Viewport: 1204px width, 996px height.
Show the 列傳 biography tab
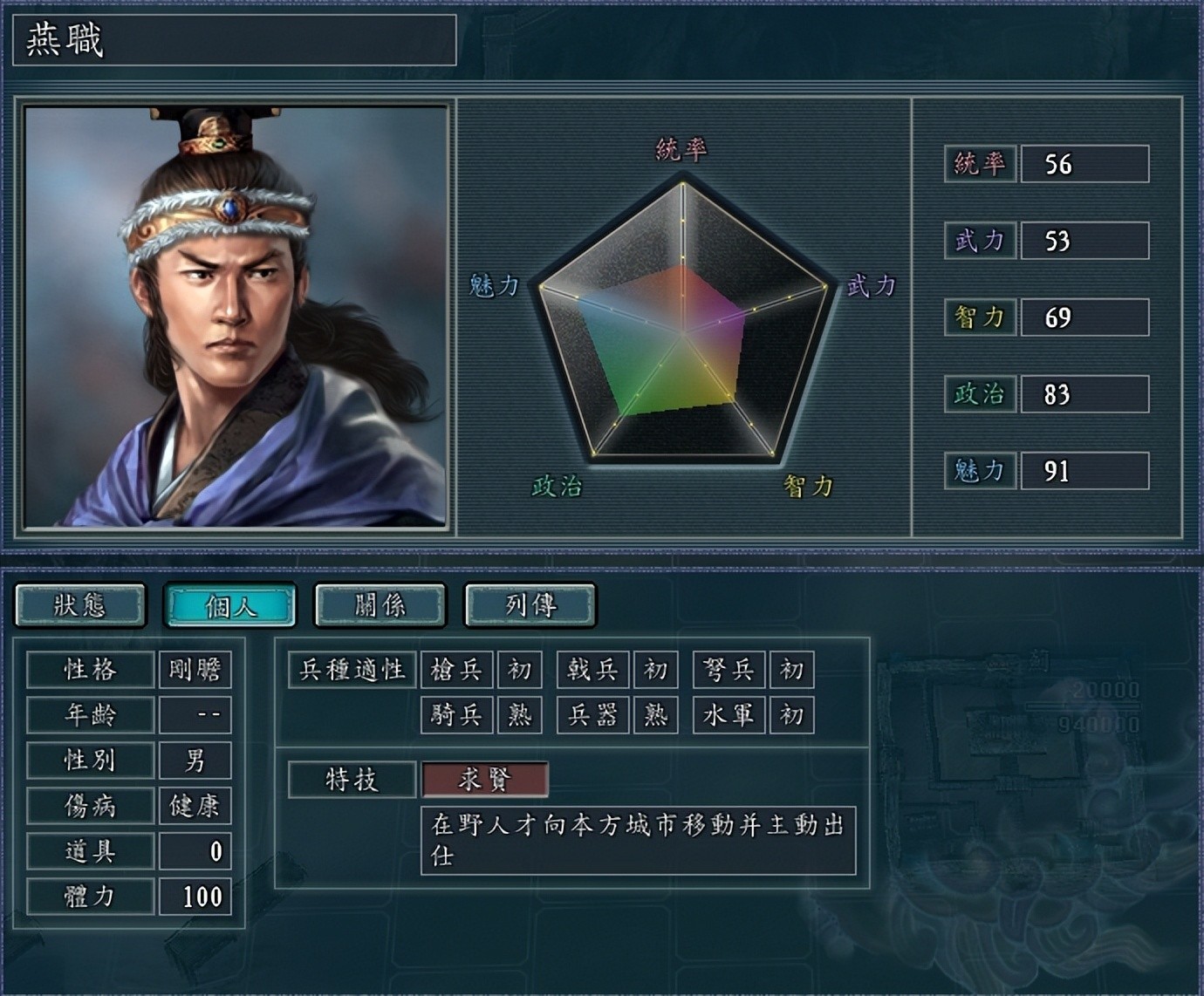pyautogui.click(x=530, y=605)
